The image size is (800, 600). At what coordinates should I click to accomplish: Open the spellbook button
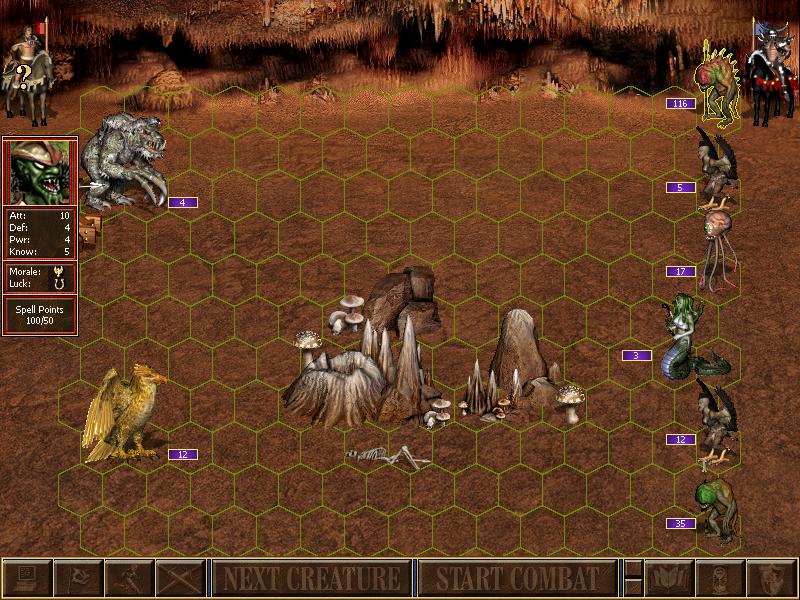coord(668,578)
